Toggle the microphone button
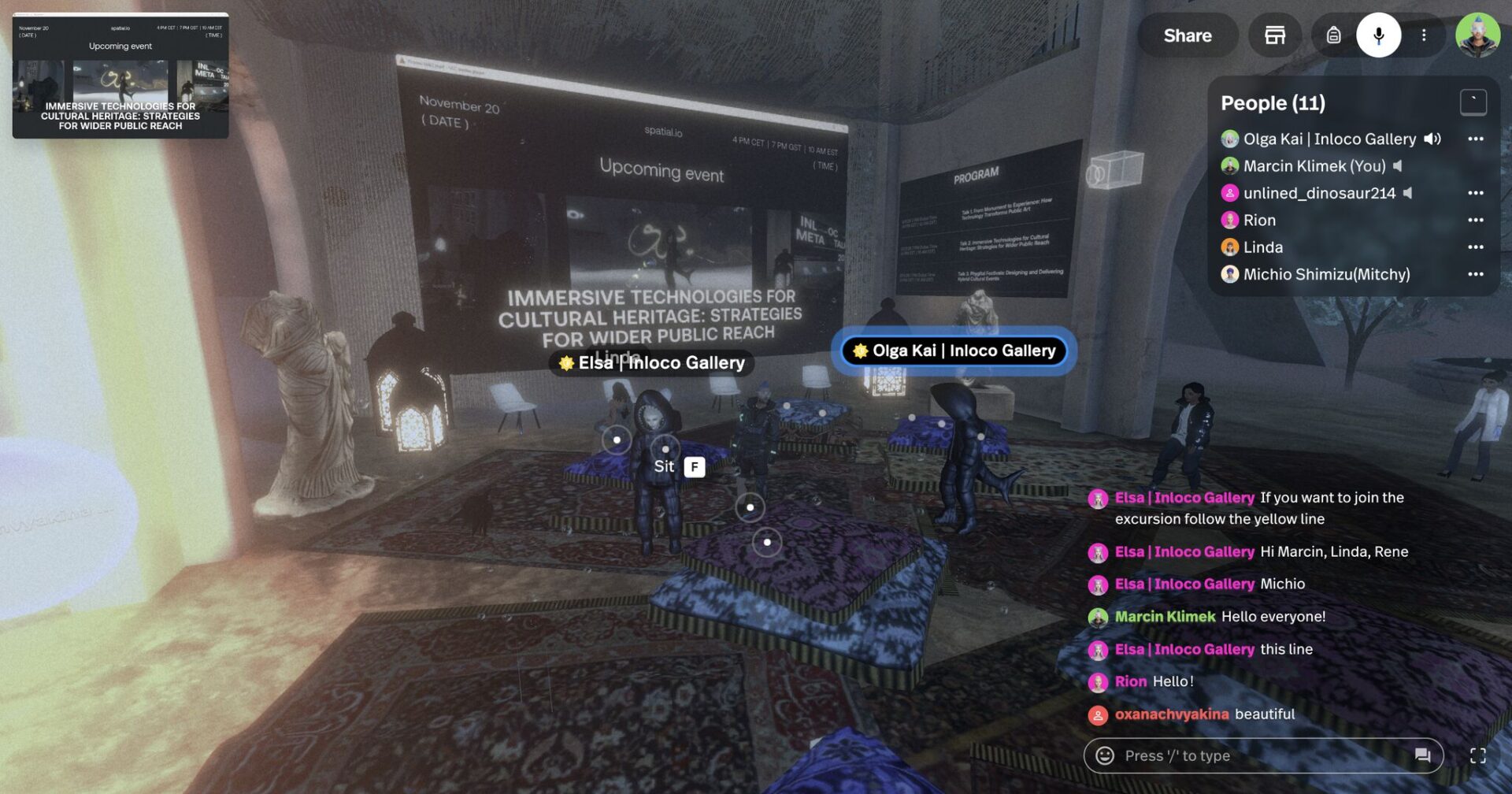 1378,35
